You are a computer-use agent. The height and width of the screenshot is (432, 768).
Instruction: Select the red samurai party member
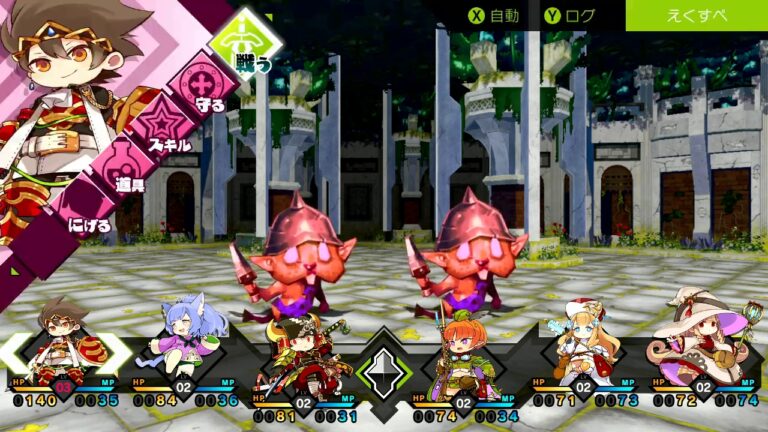(303, 358)
